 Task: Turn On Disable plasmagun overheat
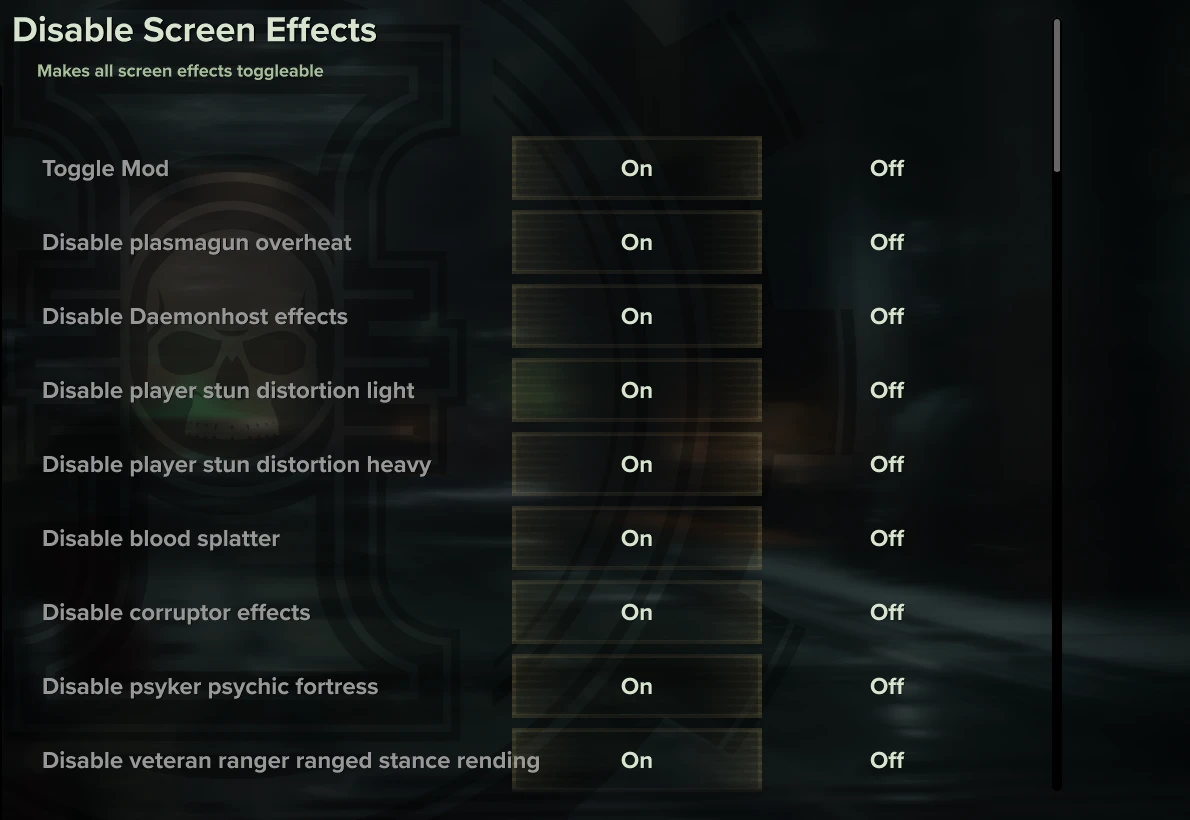pyautogui.click(x=637, y=242)
